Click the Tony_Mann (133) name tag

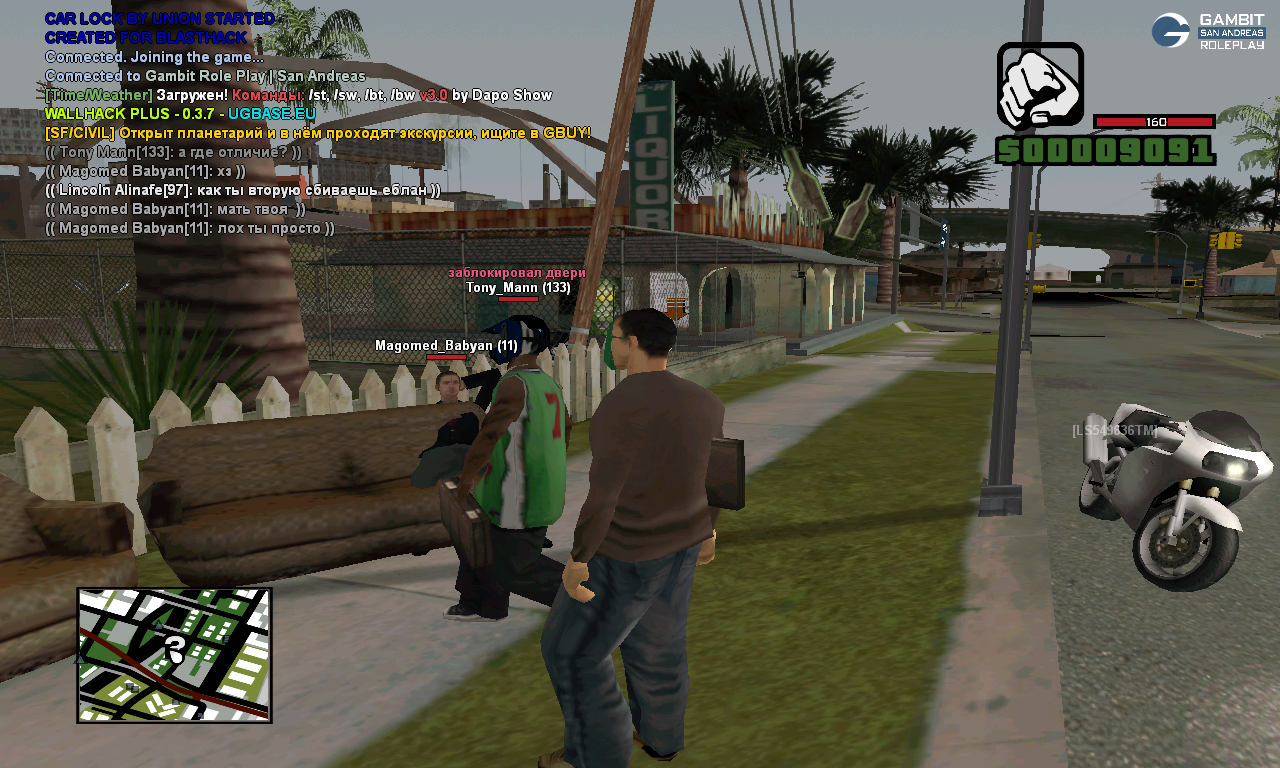pyautogui.click(x=518, y=288)
